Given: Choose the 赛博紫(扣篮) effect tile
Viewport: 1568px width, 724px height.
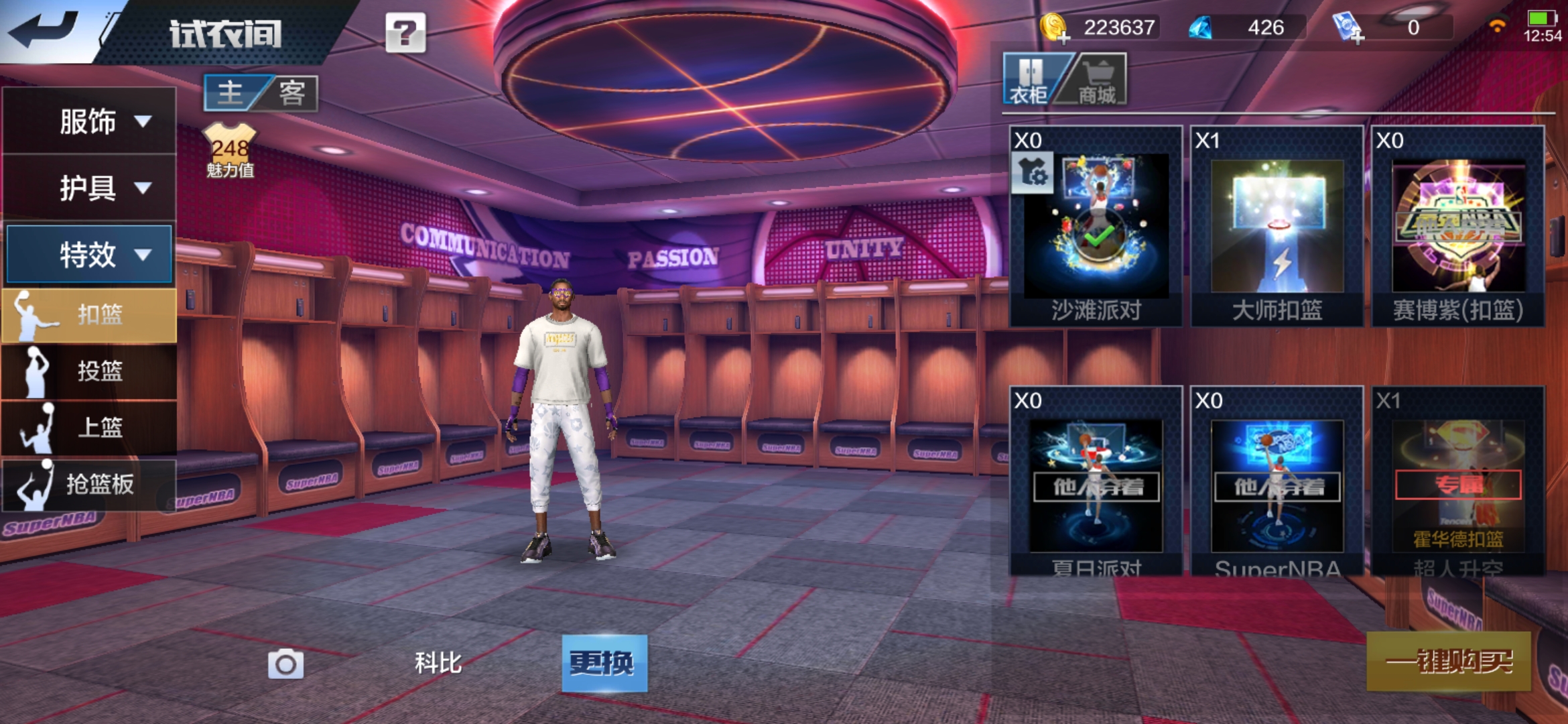Looking at the screenshot, I should tap(1457, 227).
